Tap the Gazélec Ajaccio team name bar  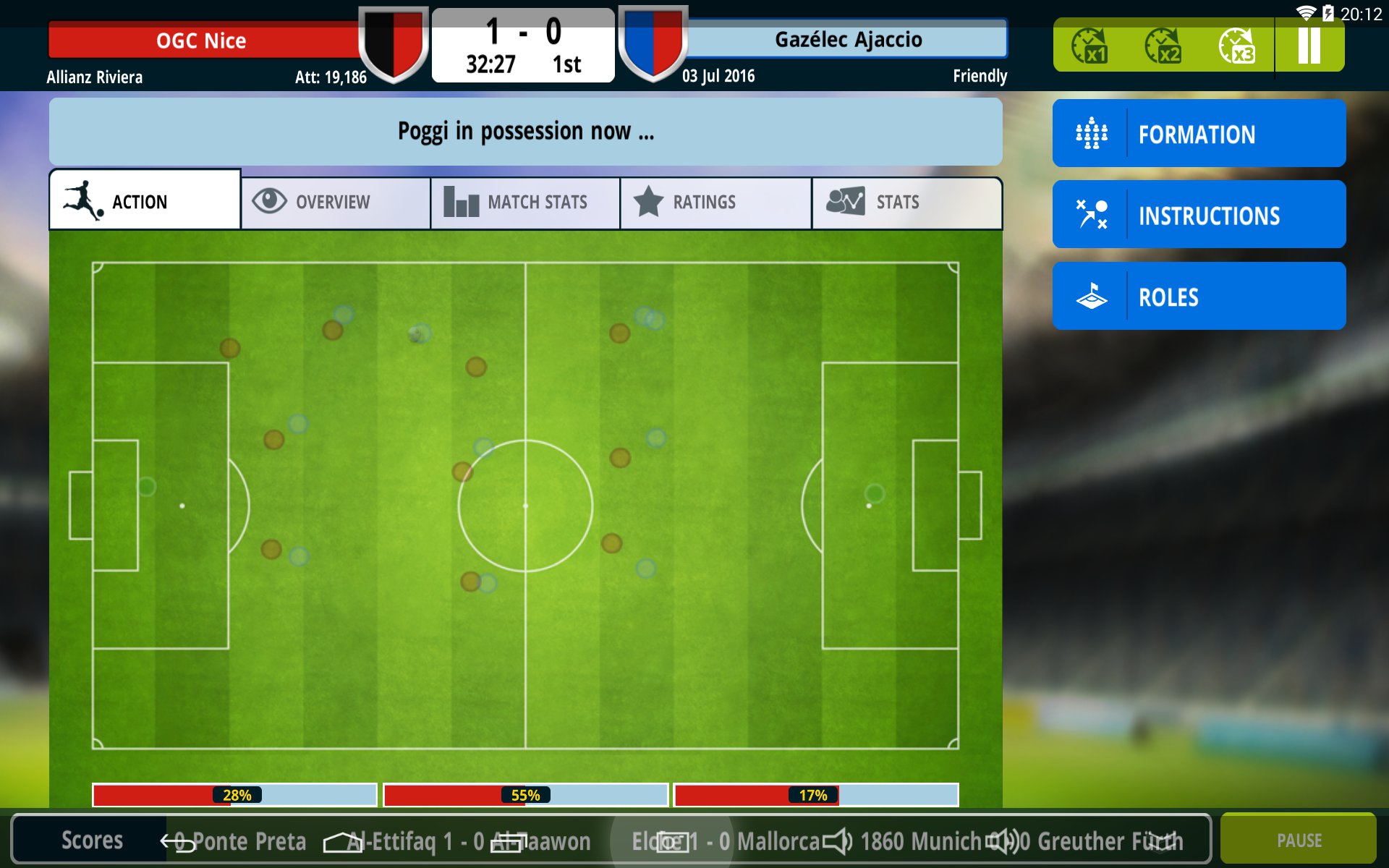point(848,40)
